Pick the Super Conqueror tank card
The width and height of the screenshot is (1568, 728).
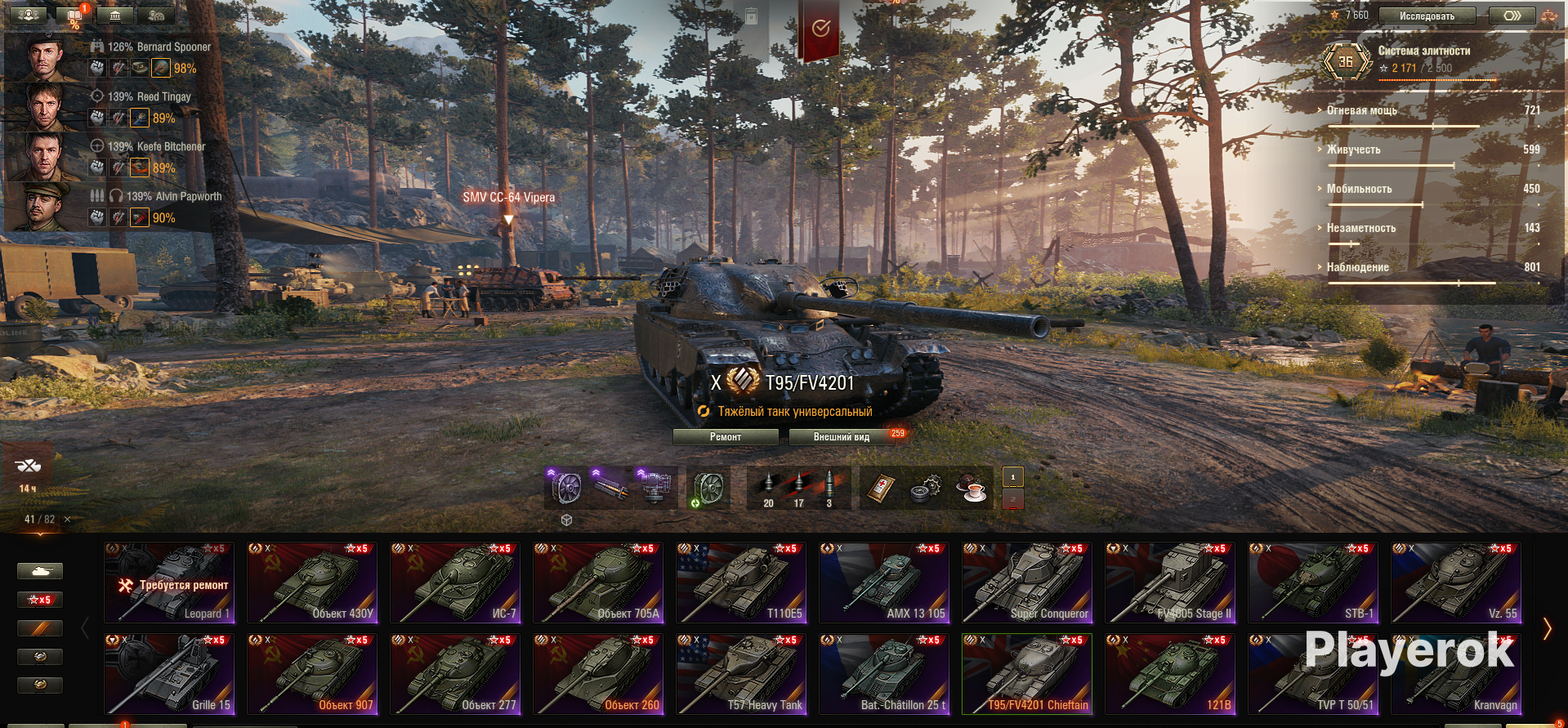[x=1027, y=583]
